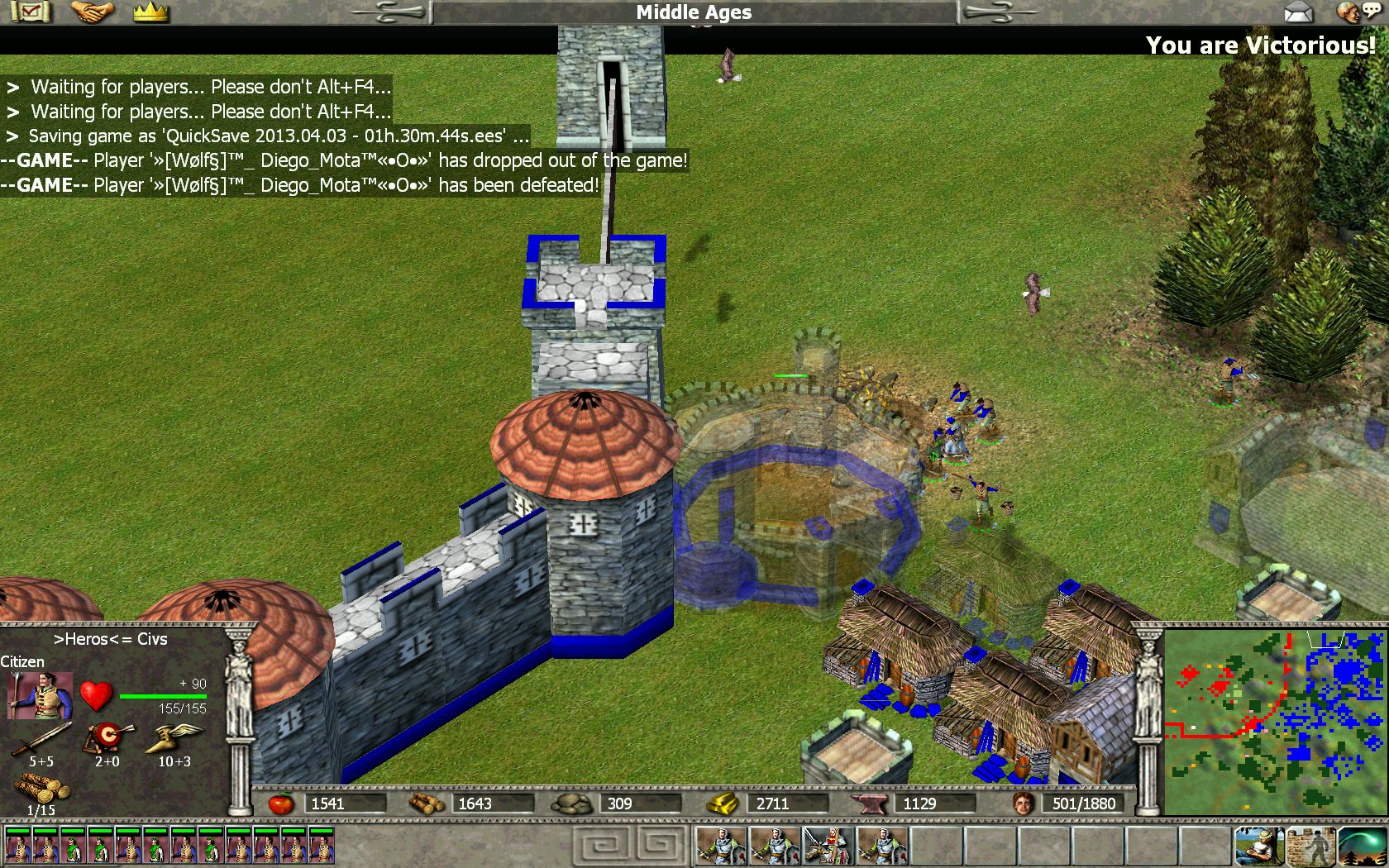
Task: Click the idle citizen finder button
Action: pyautogui.click(x=1259, y=847)
